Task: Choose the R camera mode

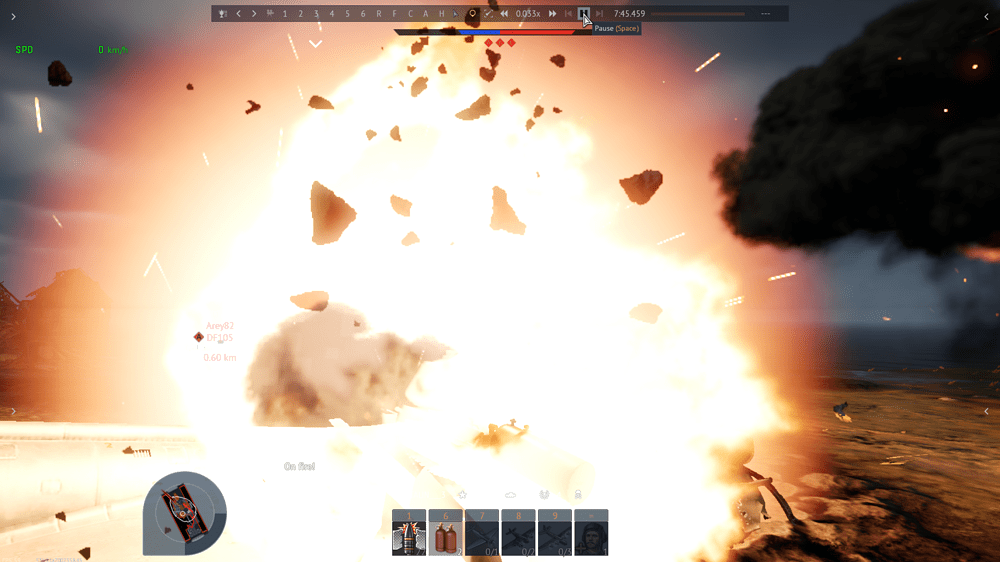Action: [x=379, y=14]
